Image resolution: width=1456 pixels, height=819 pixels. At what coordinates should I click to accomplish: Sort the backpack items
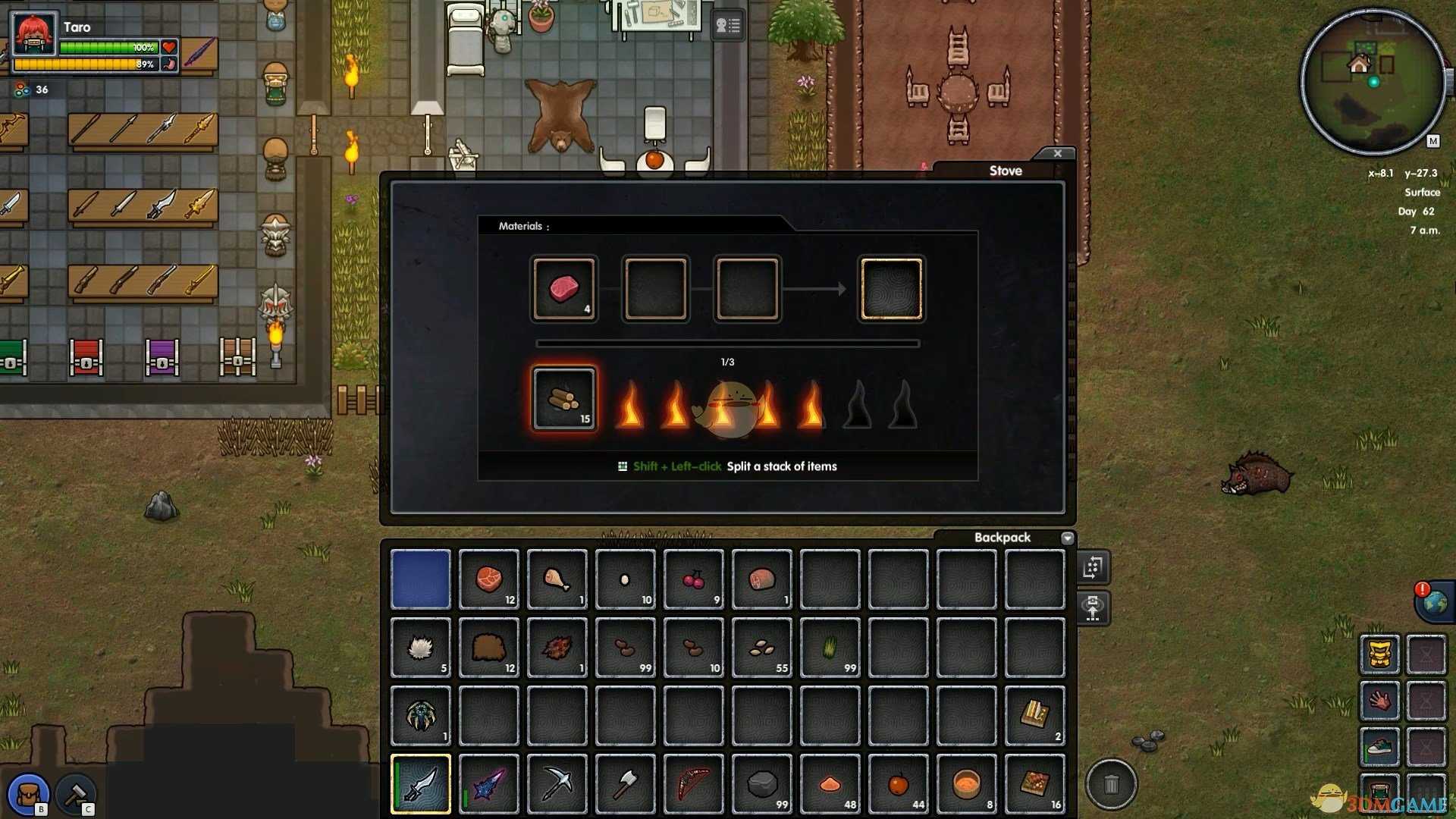pos(1093,567)
